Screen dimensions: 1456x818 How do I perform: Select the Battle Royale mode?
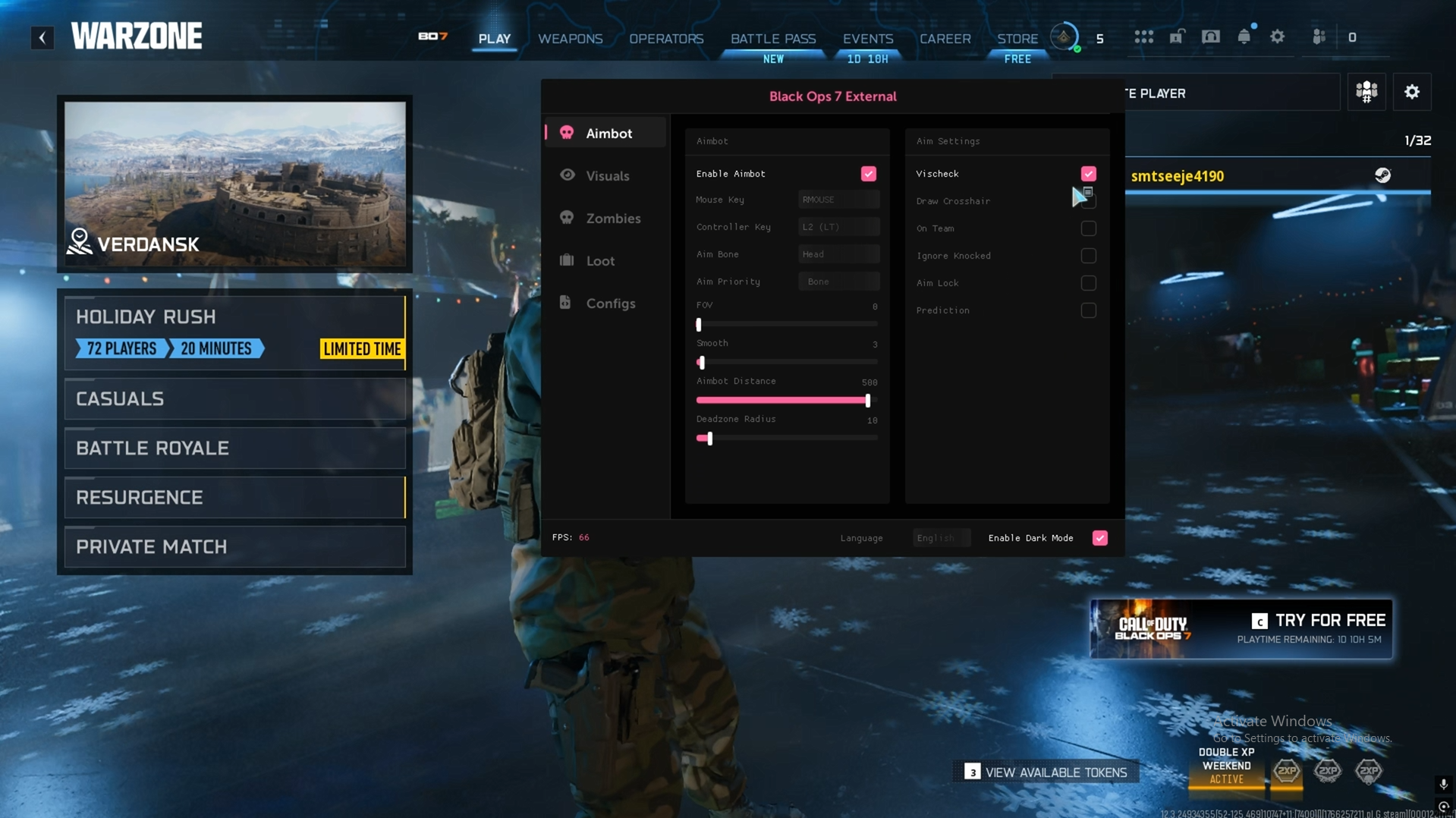tap(234, 448)
